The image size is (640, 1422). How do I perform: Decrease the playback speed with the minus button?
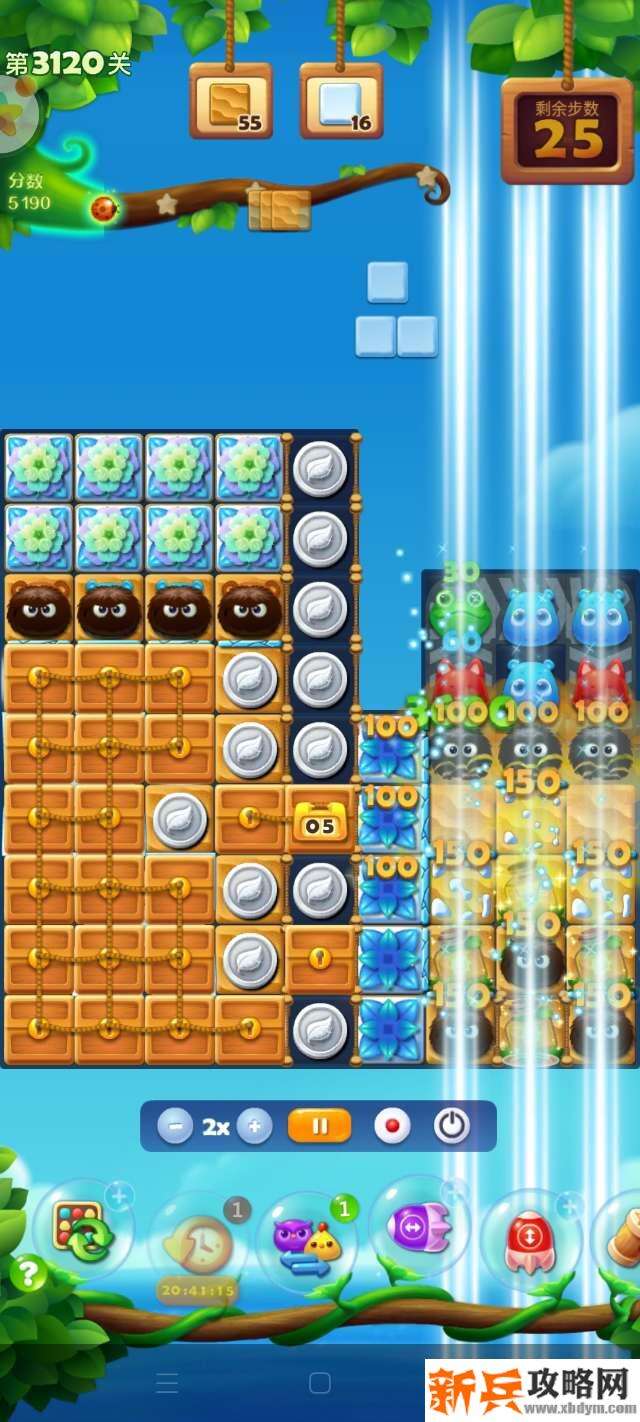click(175, 1126)
